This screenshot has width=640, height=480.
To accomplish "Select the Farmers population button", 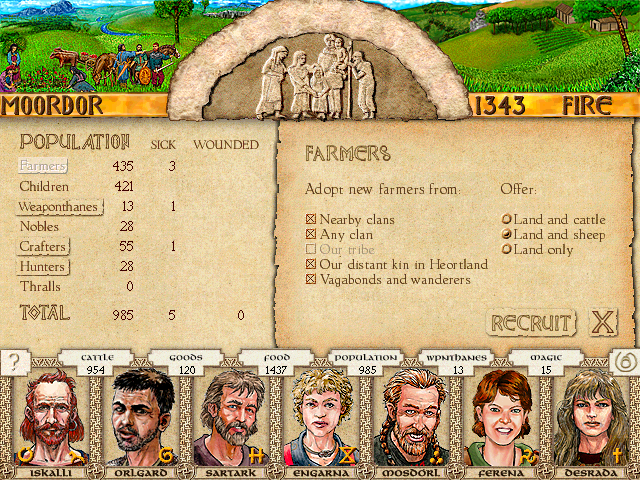I will coord(43,166).
